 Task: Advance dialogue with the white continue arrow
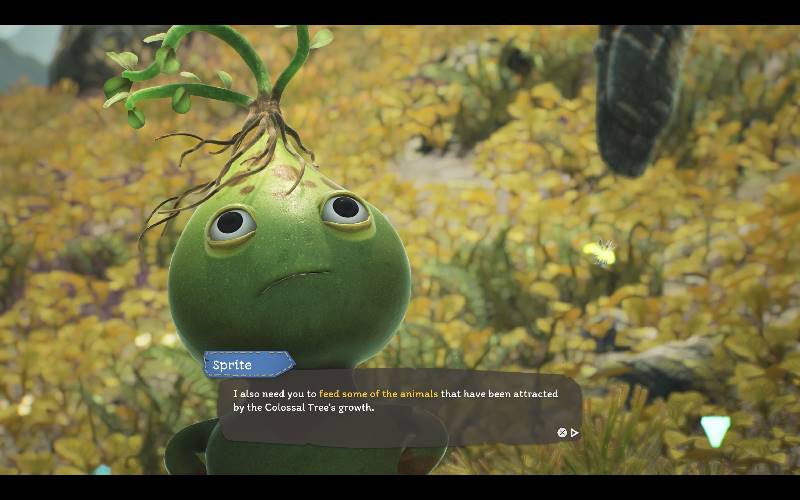(x=575, y=433)
